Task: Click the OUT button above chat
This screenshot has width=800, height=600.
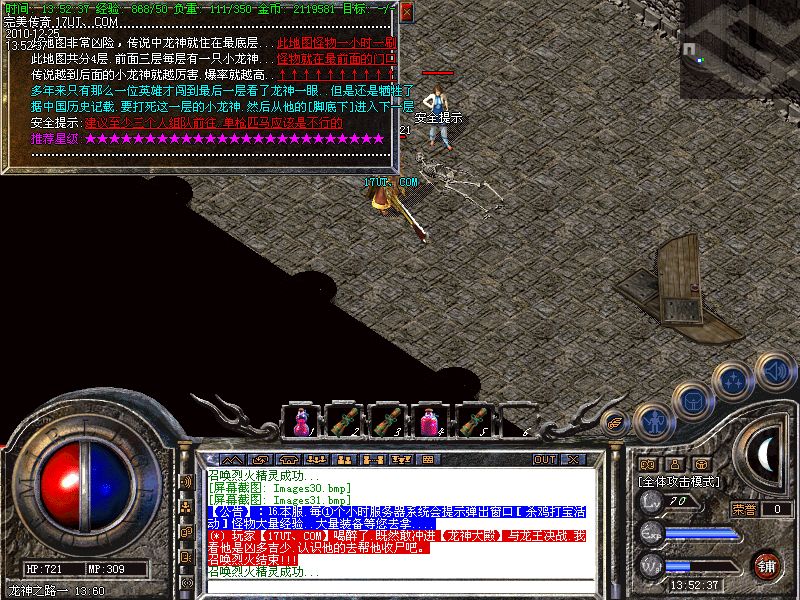Action: coord(544,460)
